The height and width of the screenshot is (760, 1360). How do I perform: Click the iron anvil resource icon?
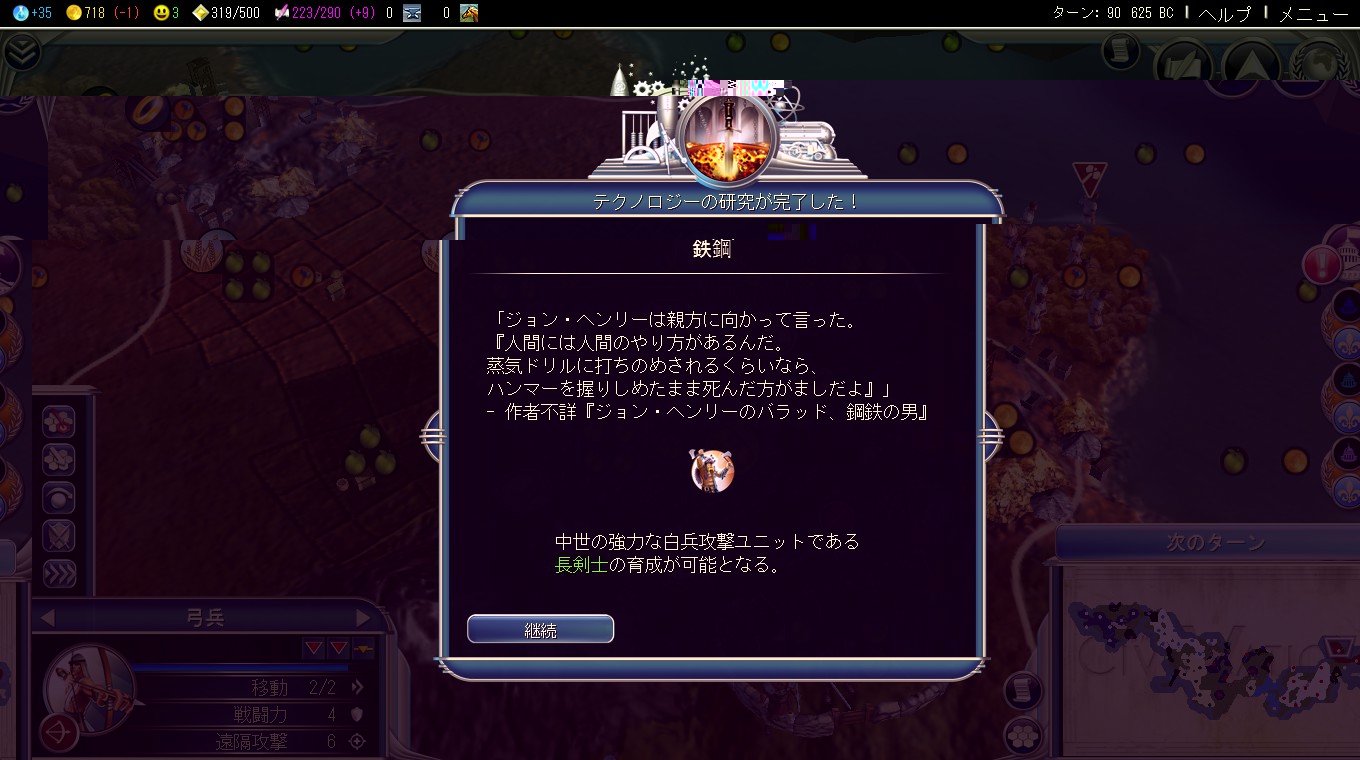point(414,14)
